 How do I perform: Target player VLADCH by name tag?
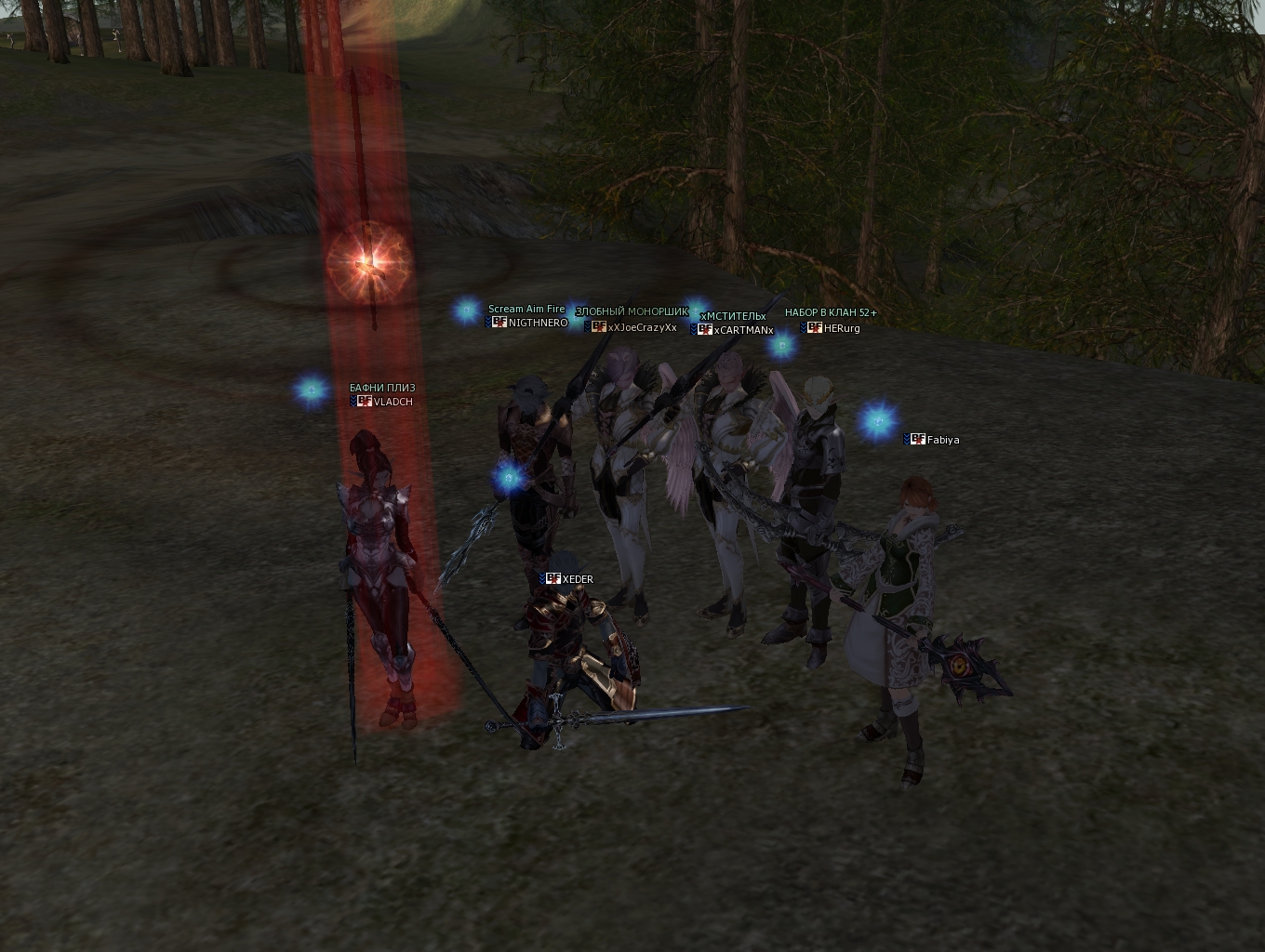[393, 402]
